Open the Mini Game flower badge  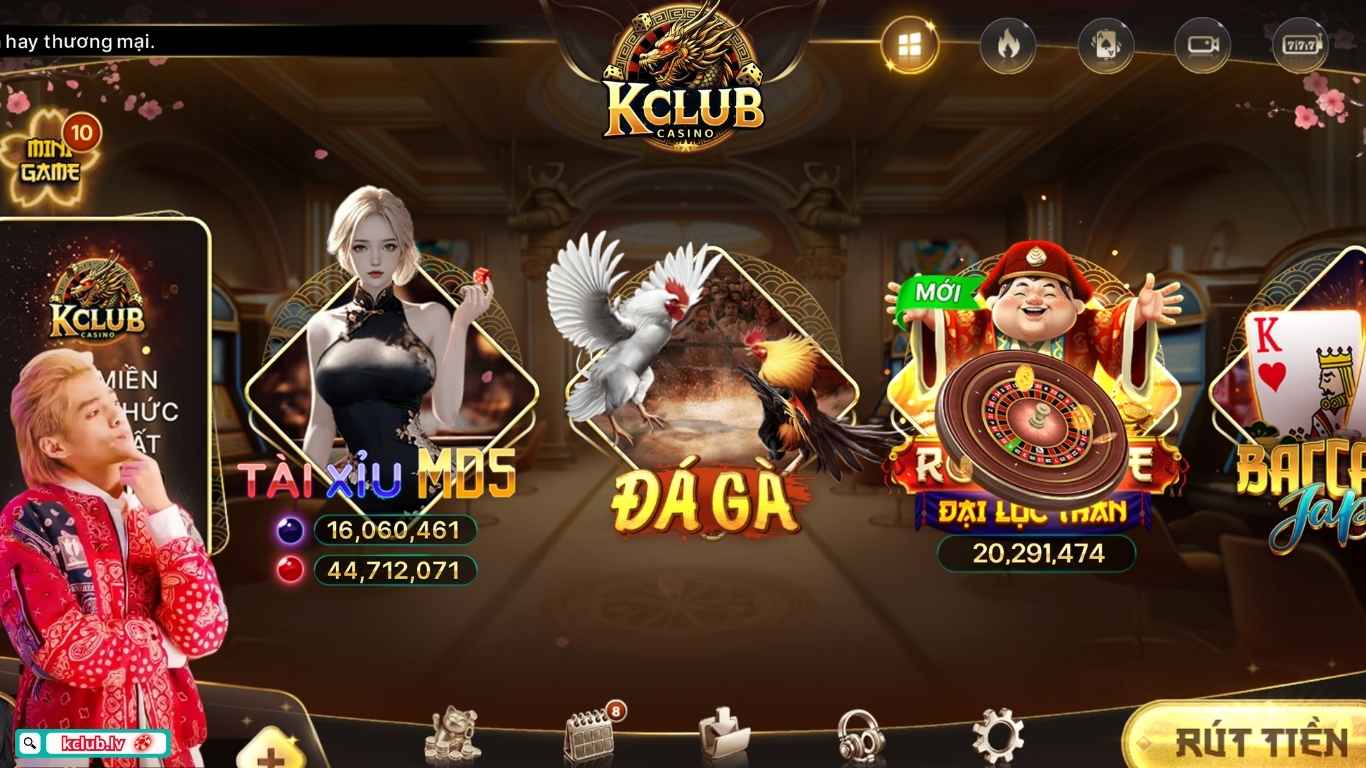(x=52, y=155)
